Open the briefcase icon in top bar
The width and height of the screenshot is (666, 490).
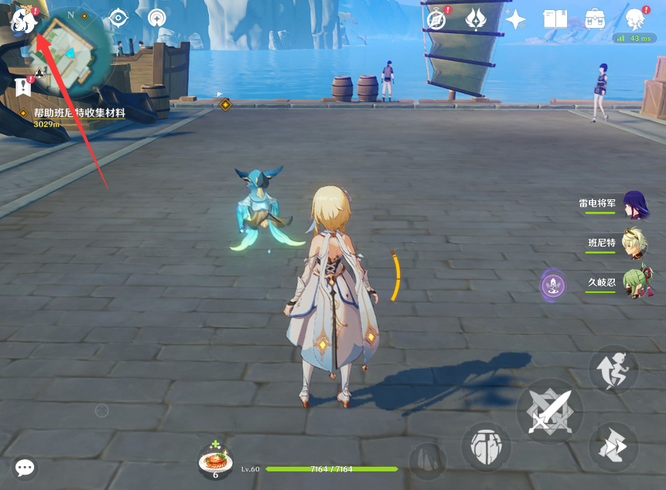point(595,19)
